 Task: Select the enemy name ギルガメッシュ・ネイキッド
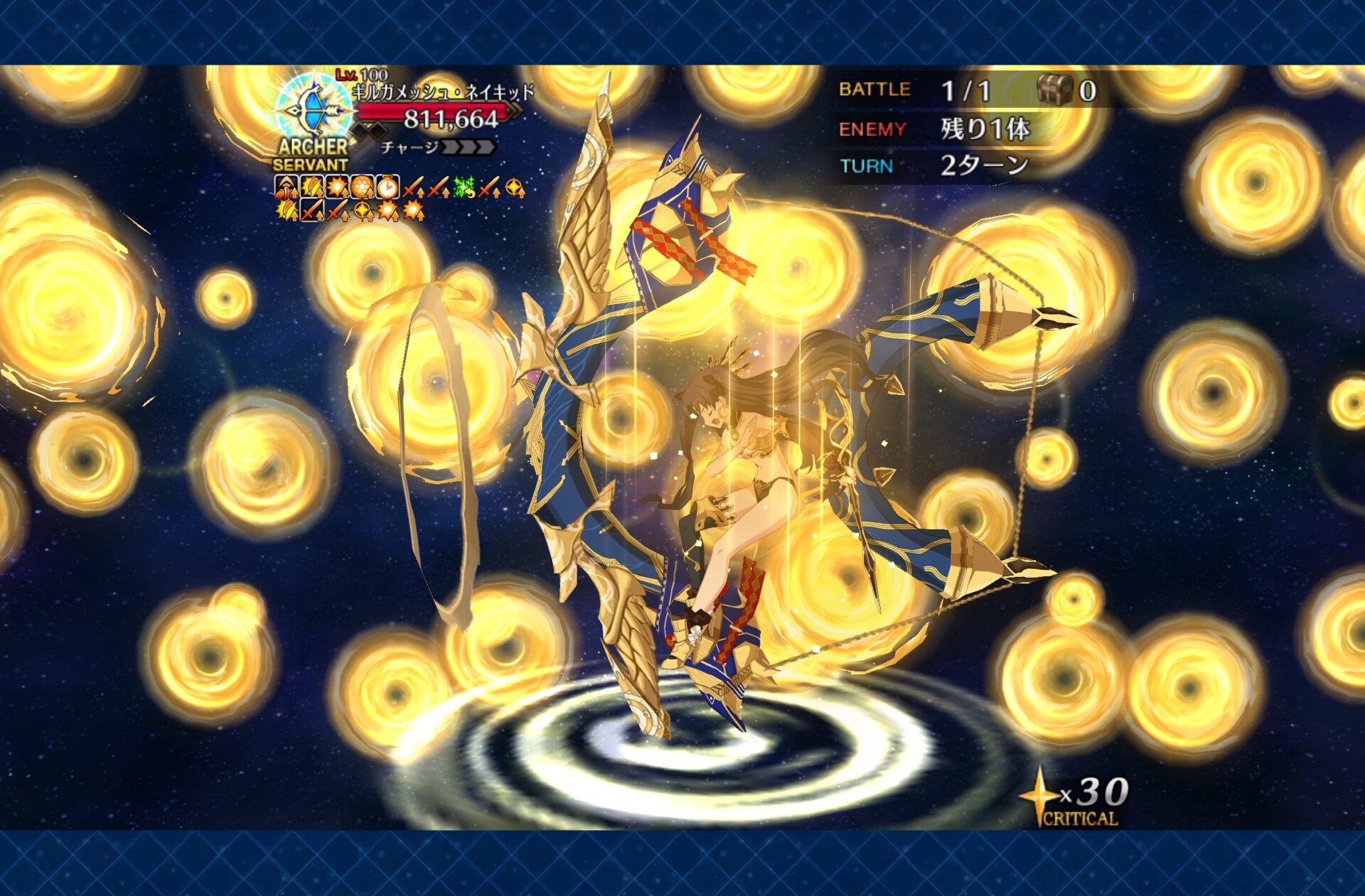coord(443,92)
